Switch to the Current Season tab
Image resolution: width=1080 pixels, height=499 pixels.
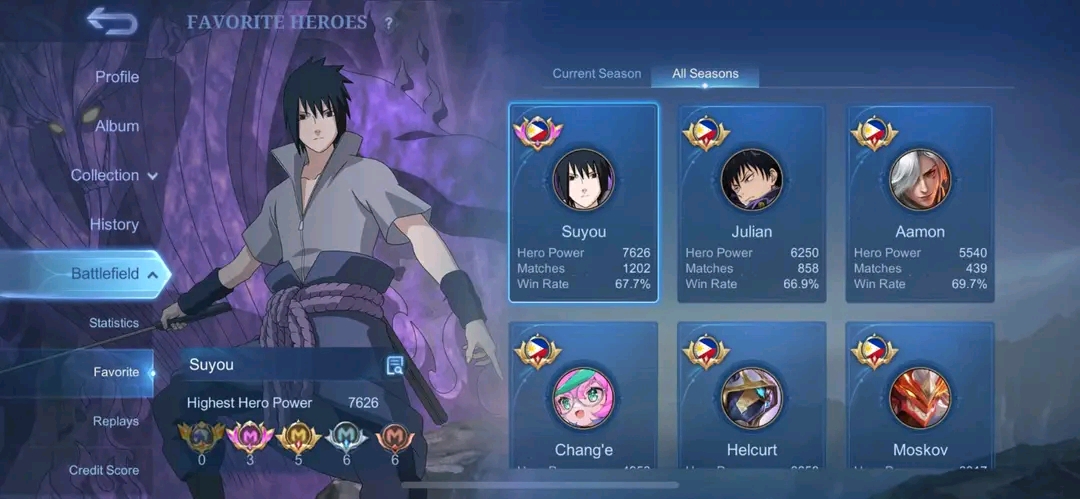[x=597, y=74]
